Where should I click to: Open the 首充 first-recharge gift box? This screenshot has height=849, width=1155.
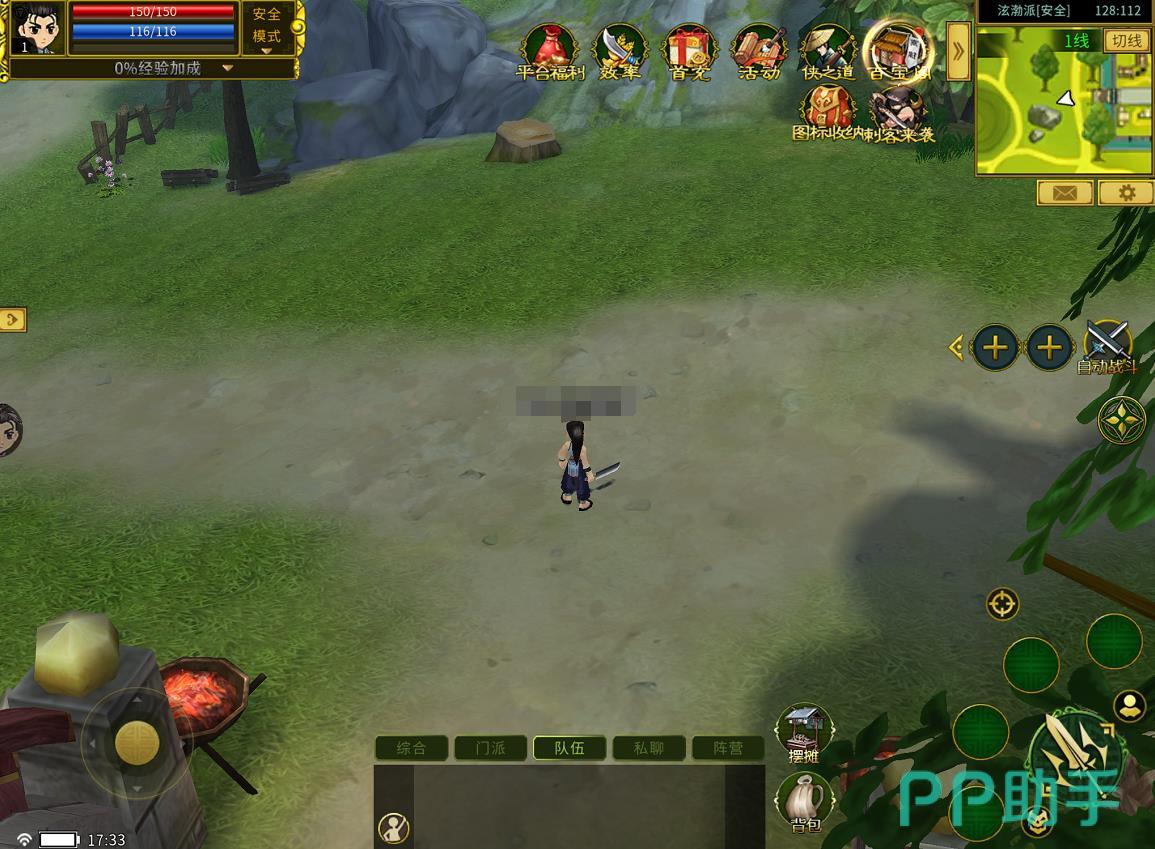click(689, 50)
